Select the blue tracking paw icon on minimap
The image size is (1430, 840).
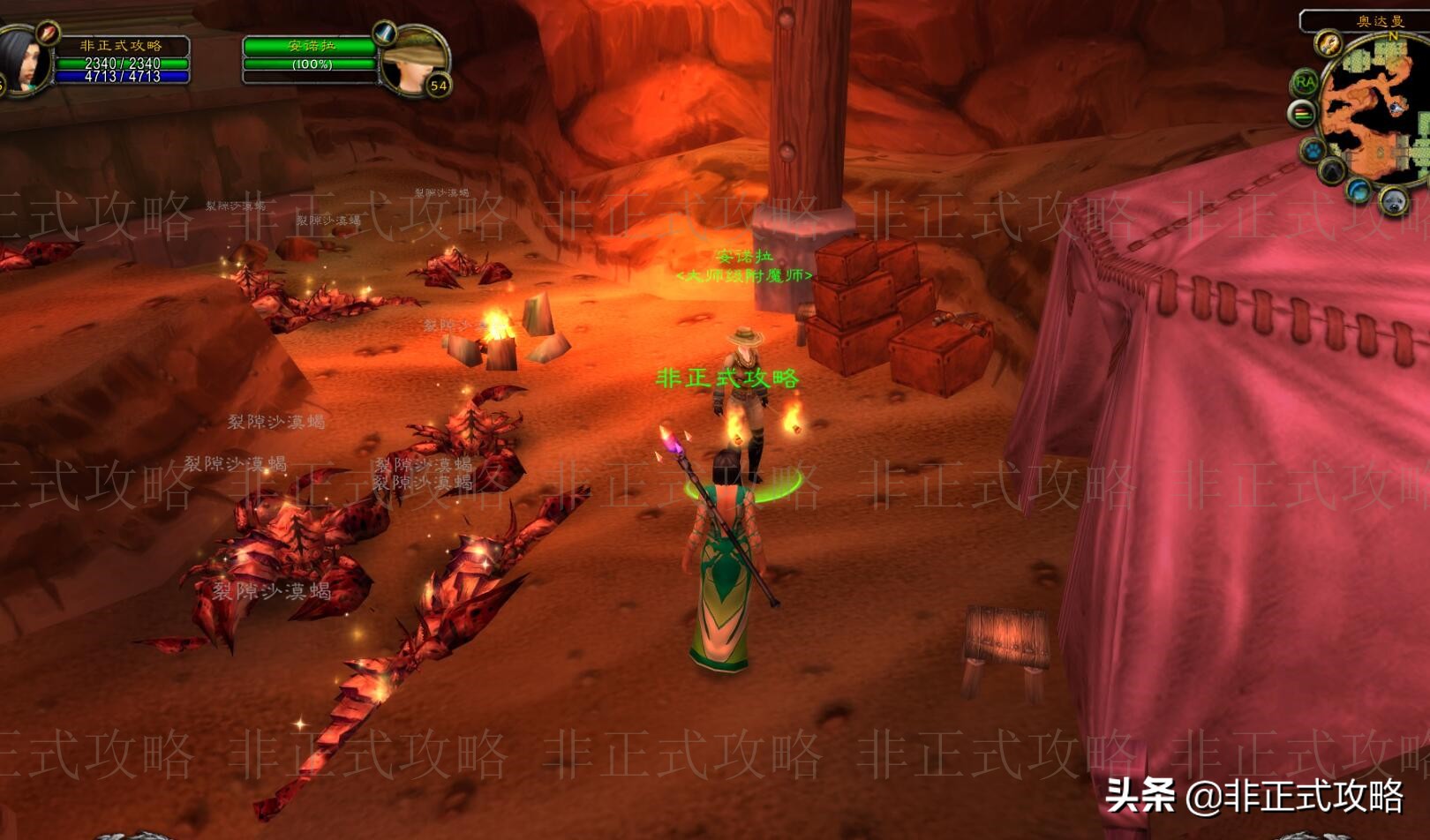pyautogui.click(x=1312, y=148)
